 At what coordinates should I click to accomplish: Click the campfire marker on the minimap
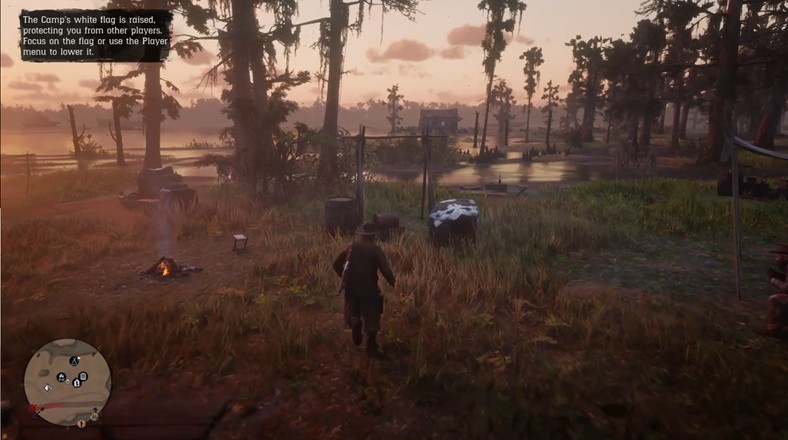(61, 377)
